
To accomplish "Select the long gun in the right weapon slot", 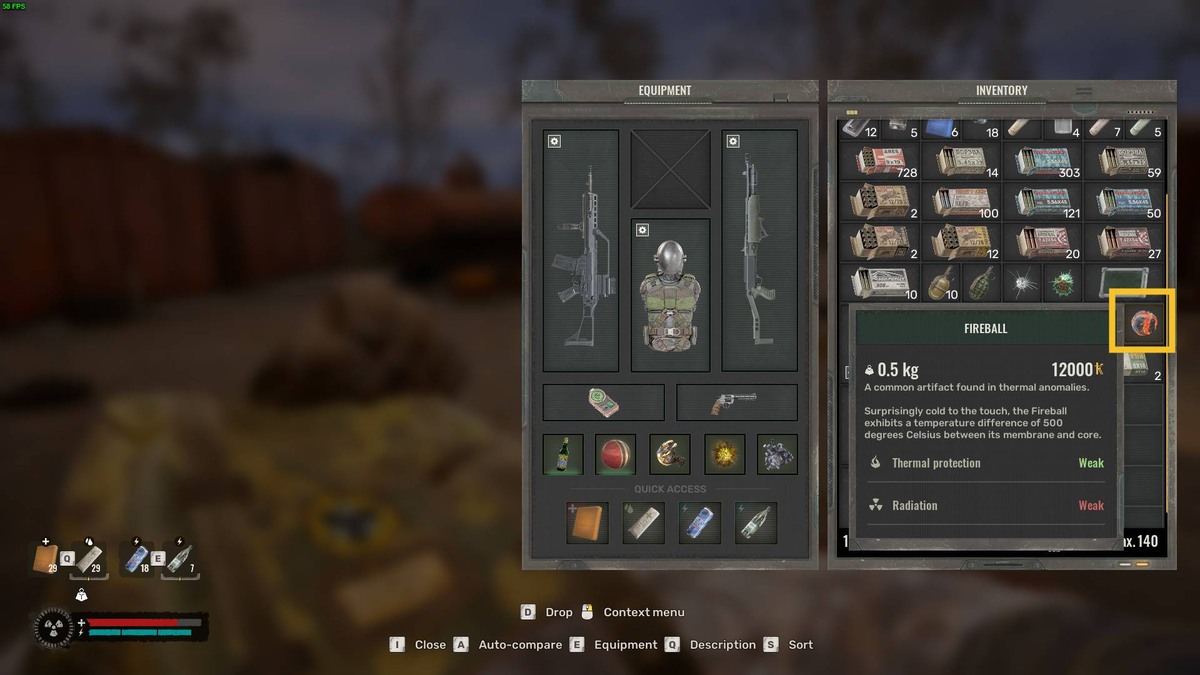I will pos(759,250).
